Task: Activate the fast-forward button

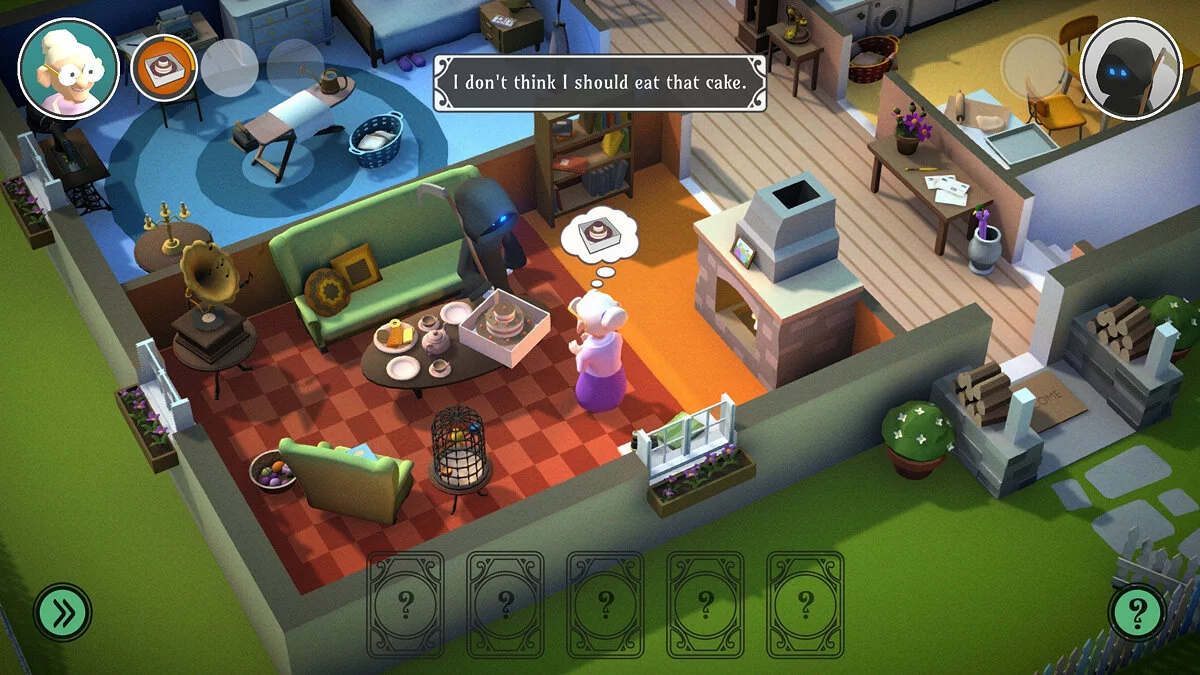Action: tap(63, 611)
